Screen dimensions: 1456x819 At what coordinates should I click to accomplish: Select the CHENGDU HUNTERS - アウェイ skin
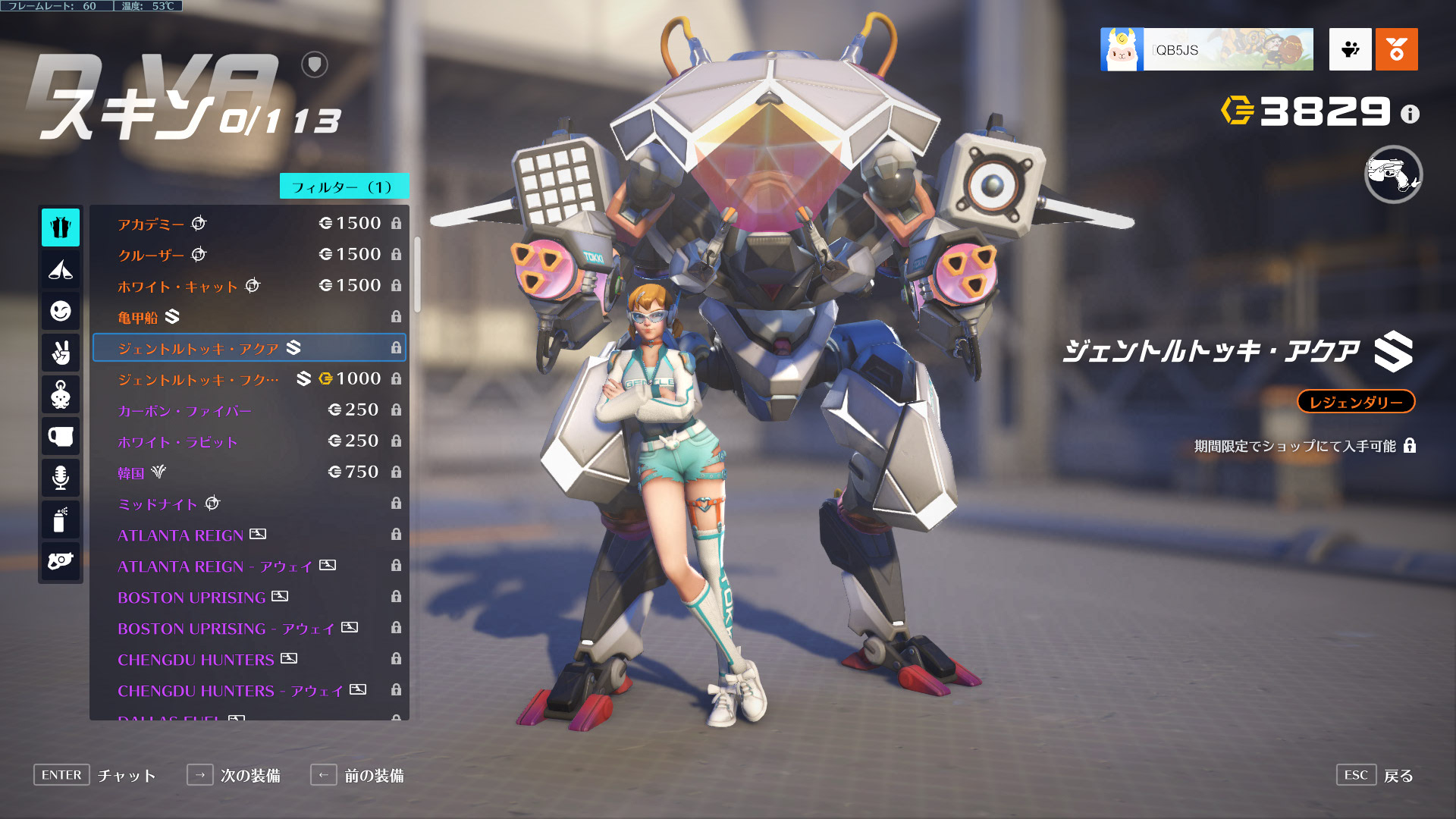(x=249, y=690)
